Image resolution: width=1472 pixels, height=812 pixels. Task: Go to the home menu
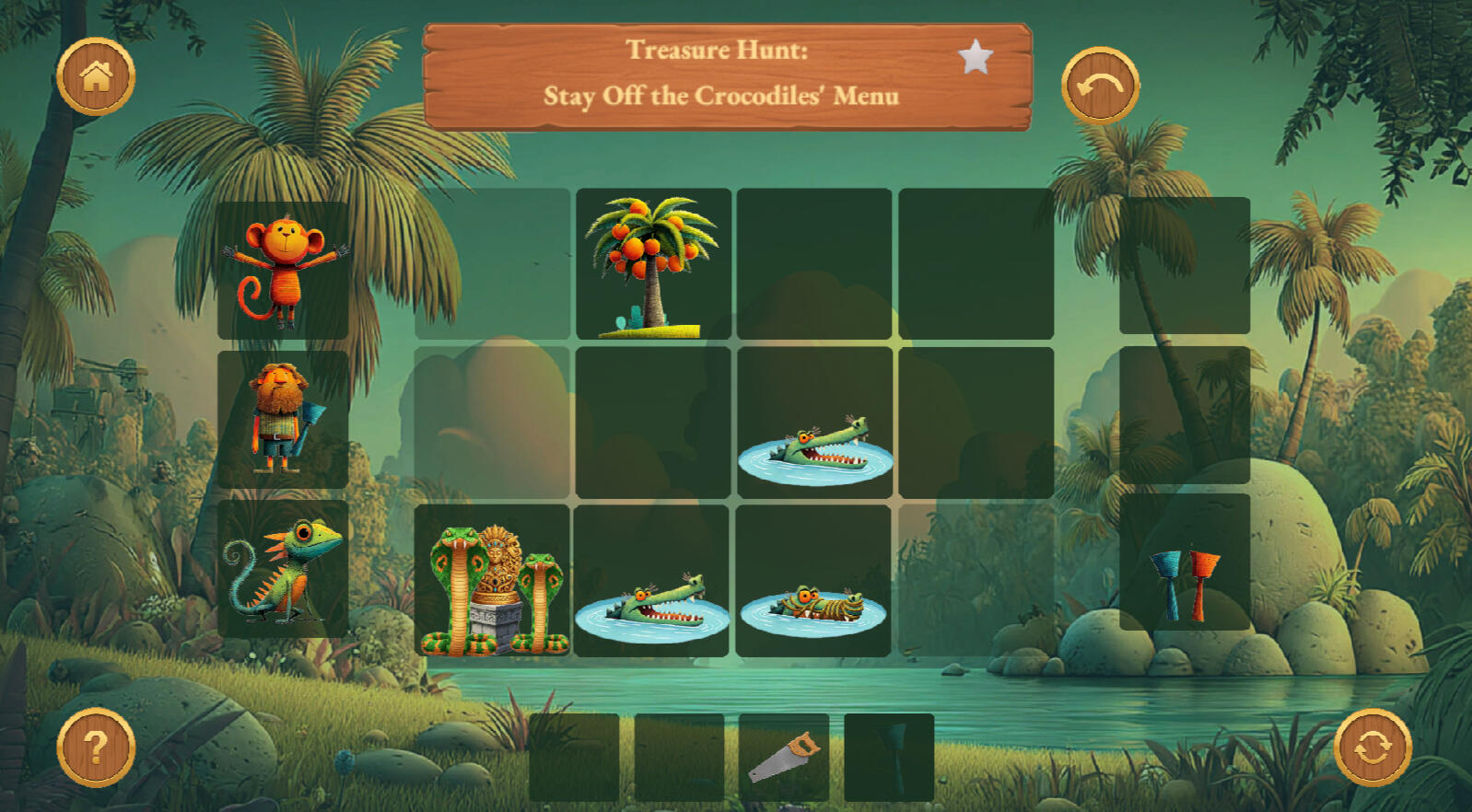point(96,76)
